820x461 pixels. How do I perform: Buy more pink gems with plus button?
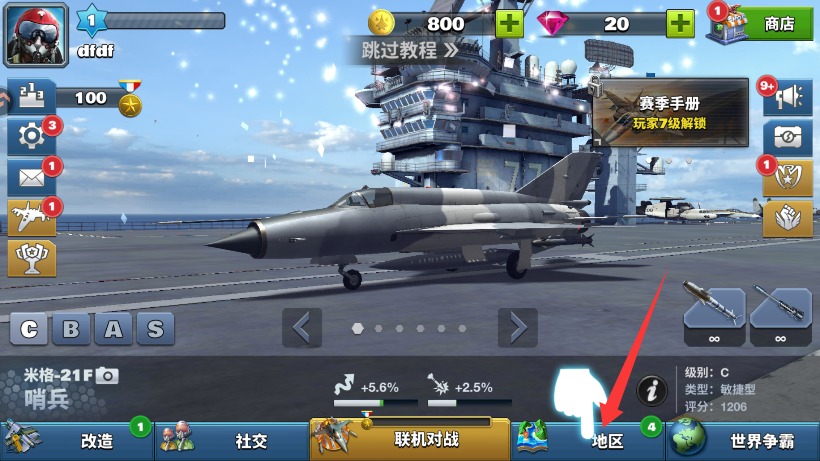pos(681,23)
